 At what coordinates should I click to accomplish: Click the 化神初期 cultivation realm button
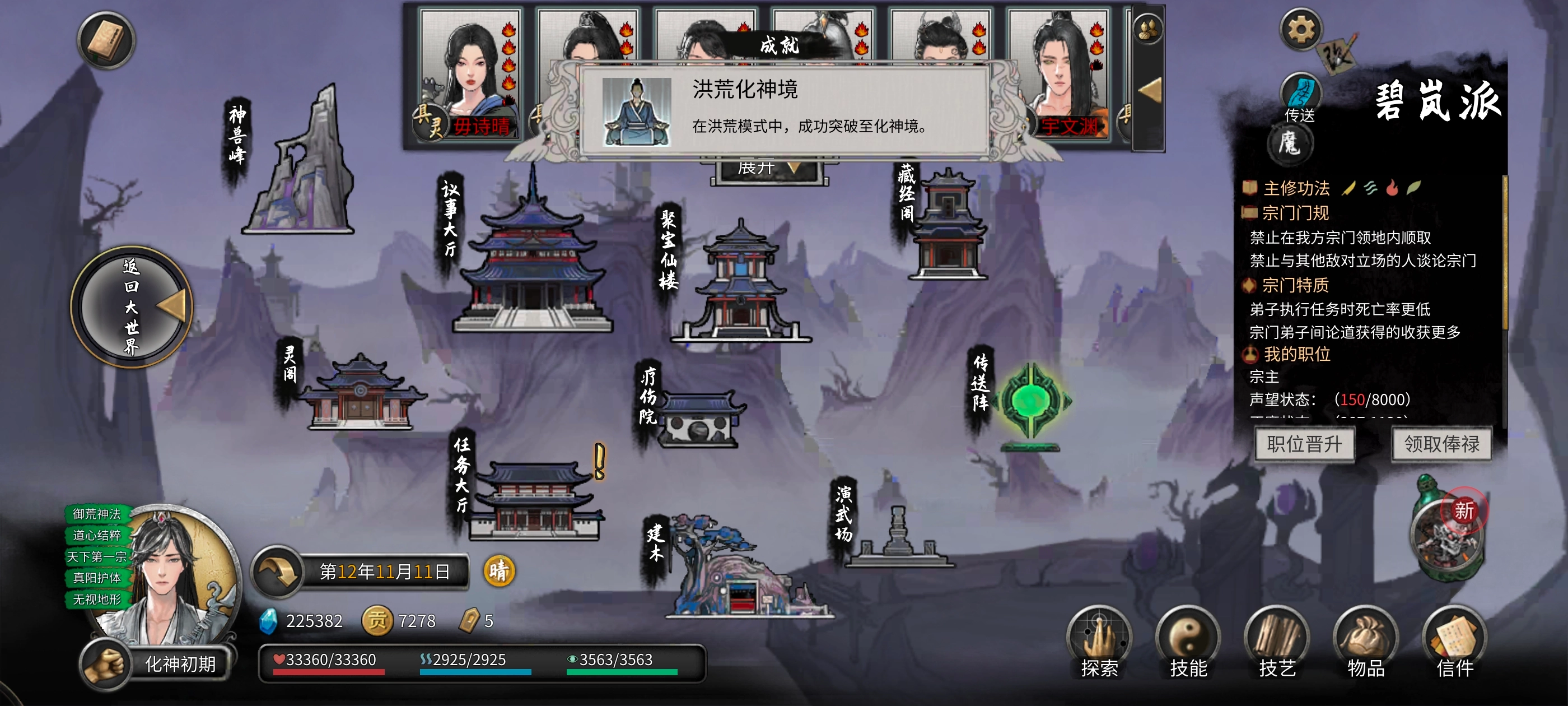[x=180, y=664]
